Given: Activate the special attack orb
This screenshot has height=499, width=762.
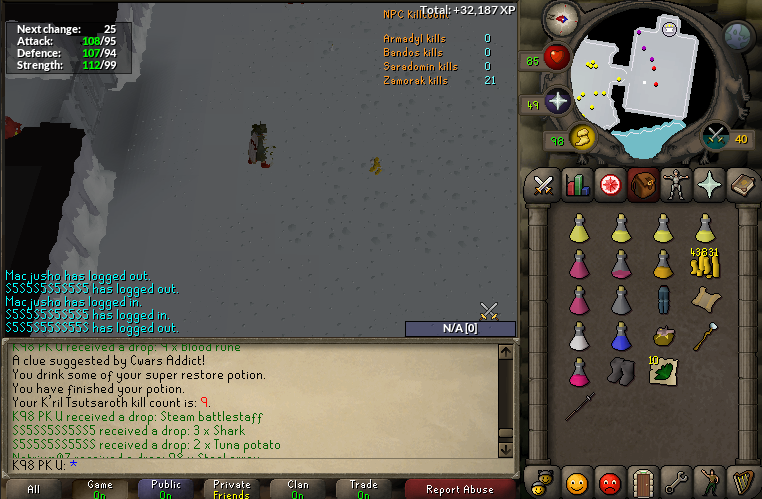Looking at the screenshot, I should 716,136.
